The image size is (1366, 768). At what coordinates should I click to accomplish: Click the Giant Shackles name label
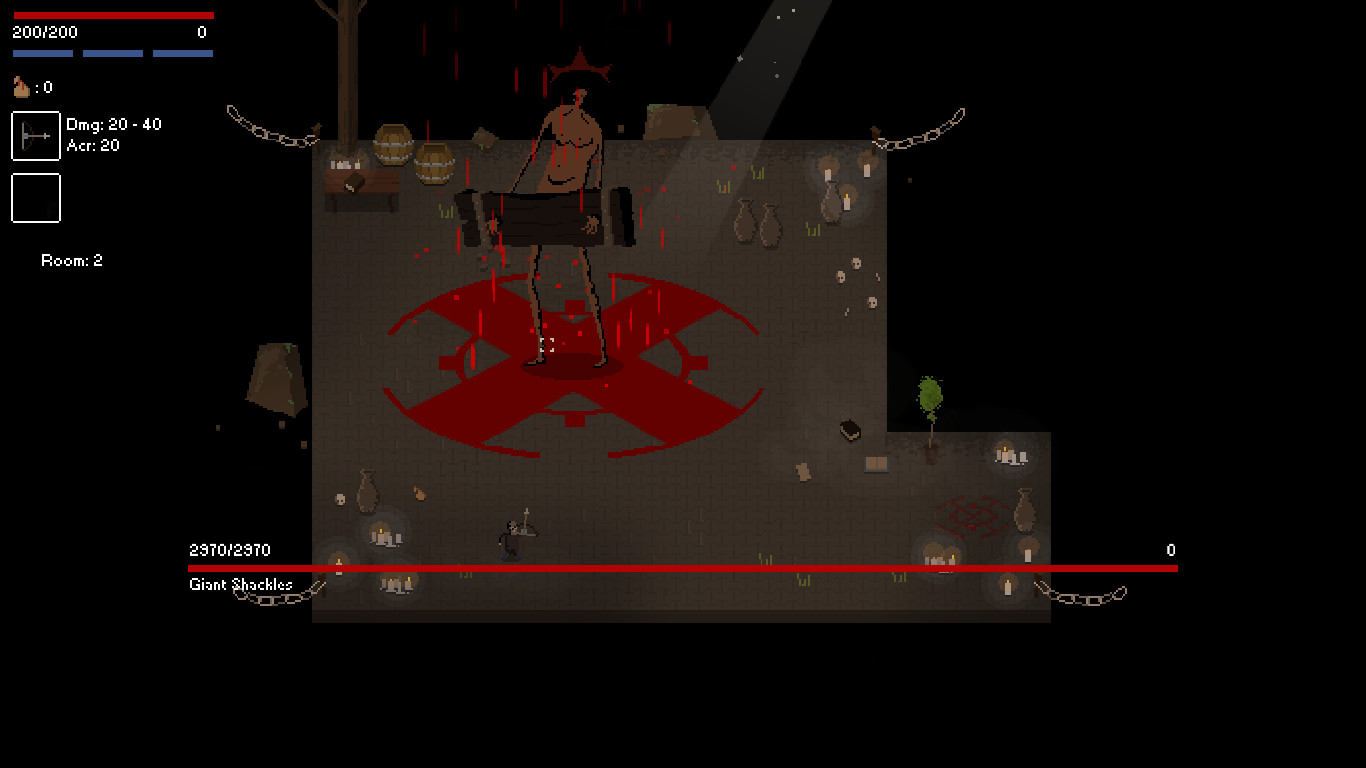[x=240, y=585]
